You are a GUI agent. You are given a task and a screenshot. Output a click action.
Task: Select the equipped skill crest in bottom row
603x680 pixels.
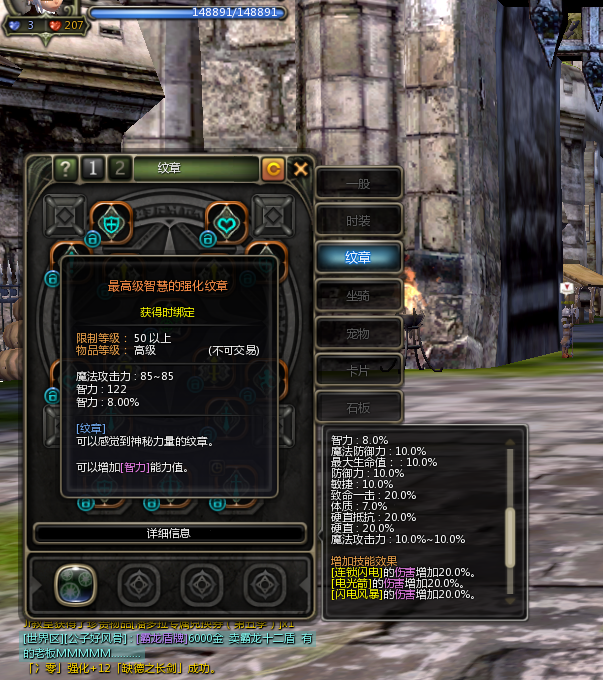click(x=75, y=583)
